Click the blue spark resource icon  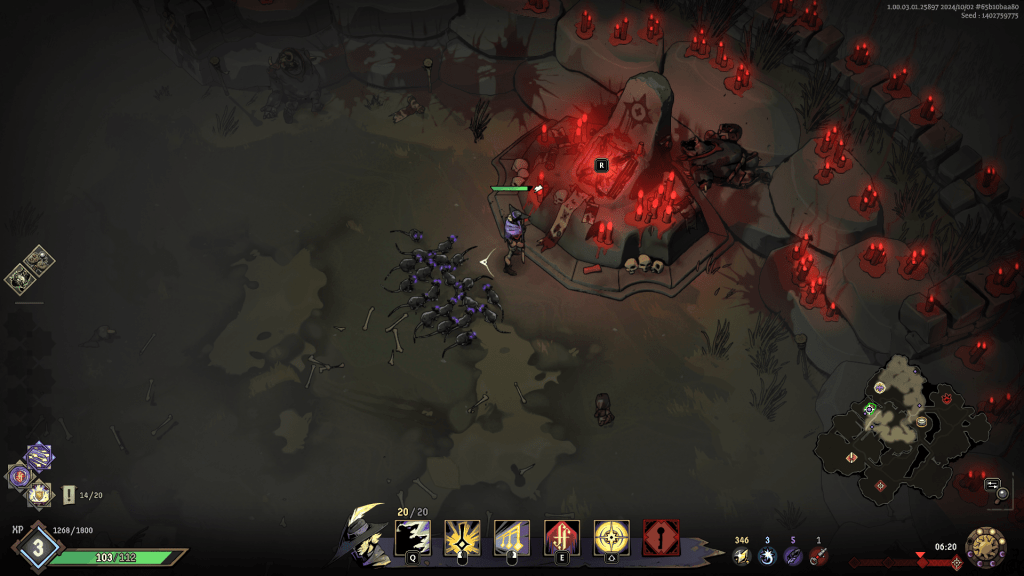[x=768, y=555]
